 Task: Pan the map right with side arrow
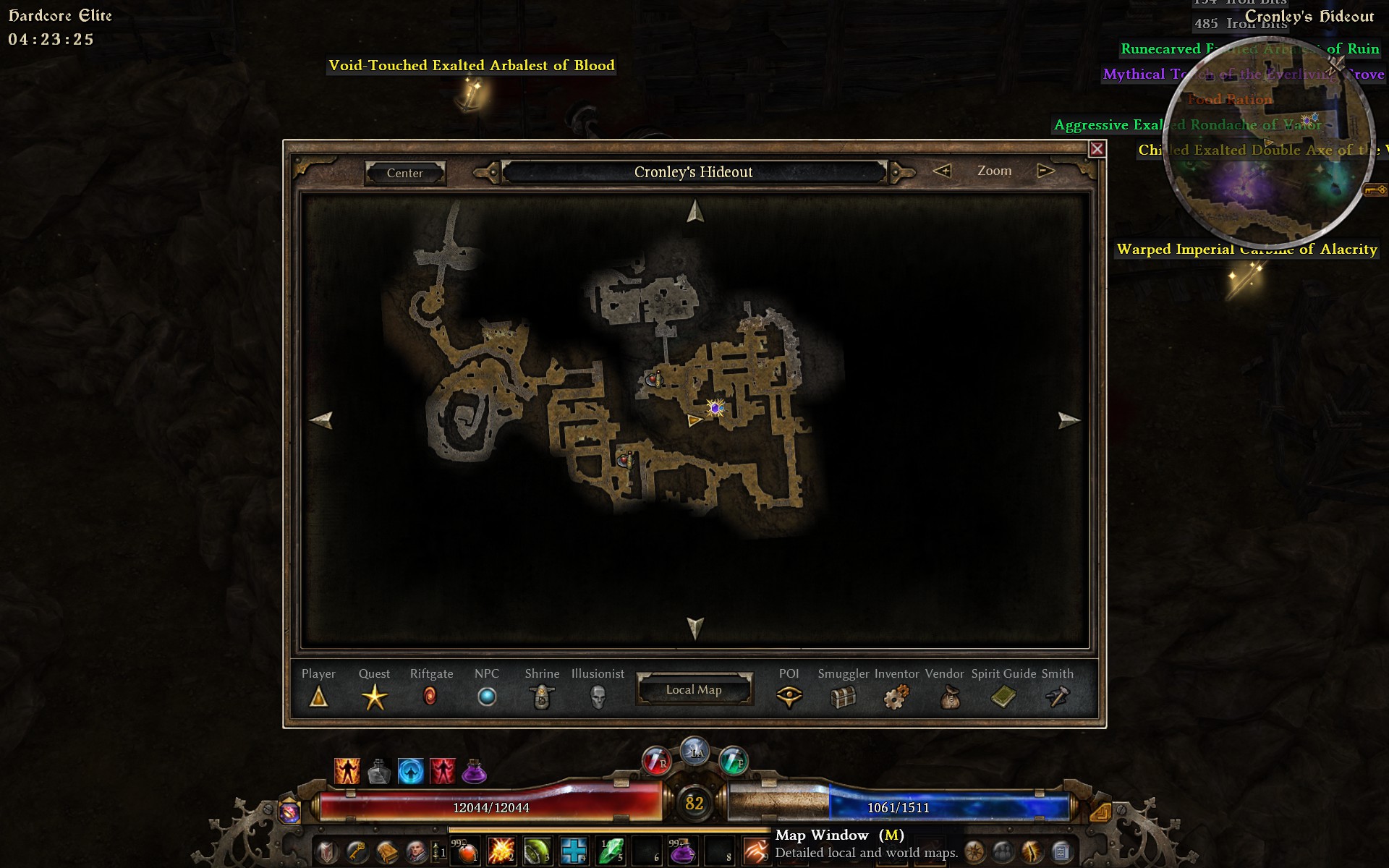pos(1069,420)
